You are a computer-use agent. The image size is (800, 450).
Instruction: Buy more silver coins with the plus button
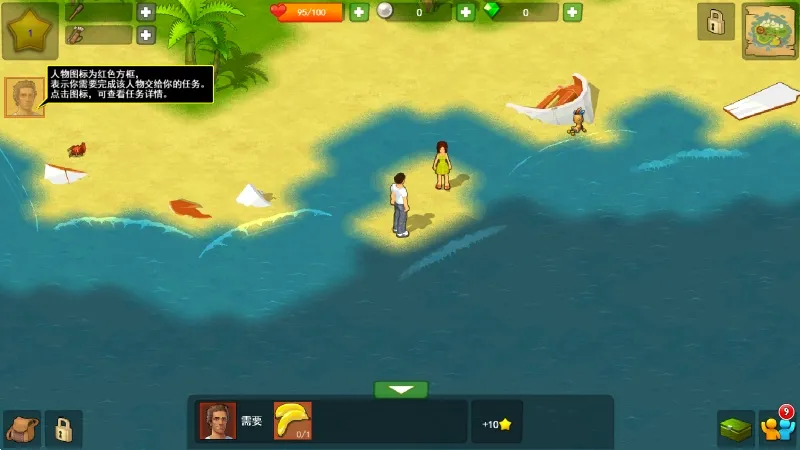[x=465, y=12]
